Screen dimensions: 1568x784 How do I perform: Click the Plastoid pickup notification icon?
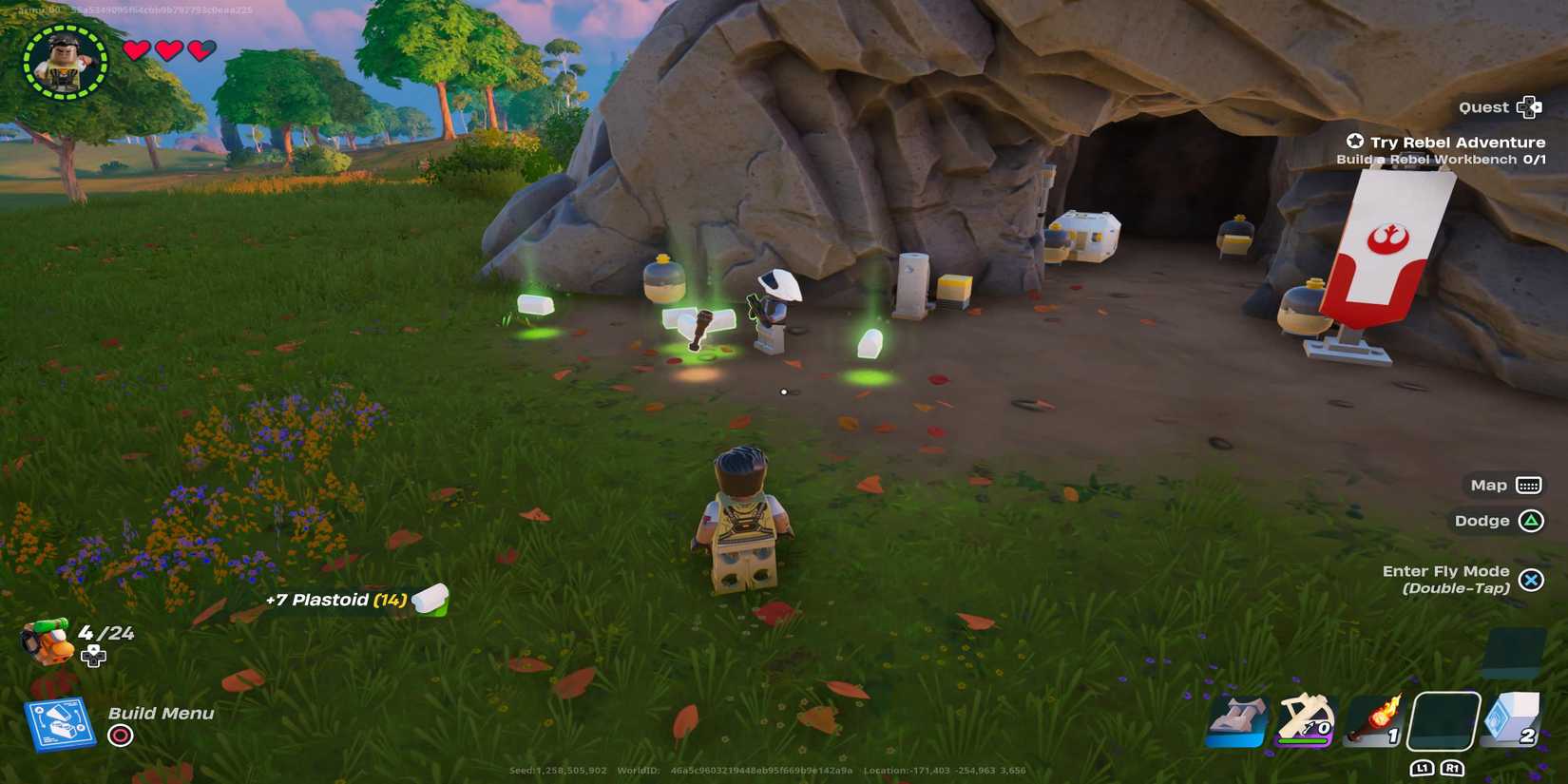(x=430, y=602)
